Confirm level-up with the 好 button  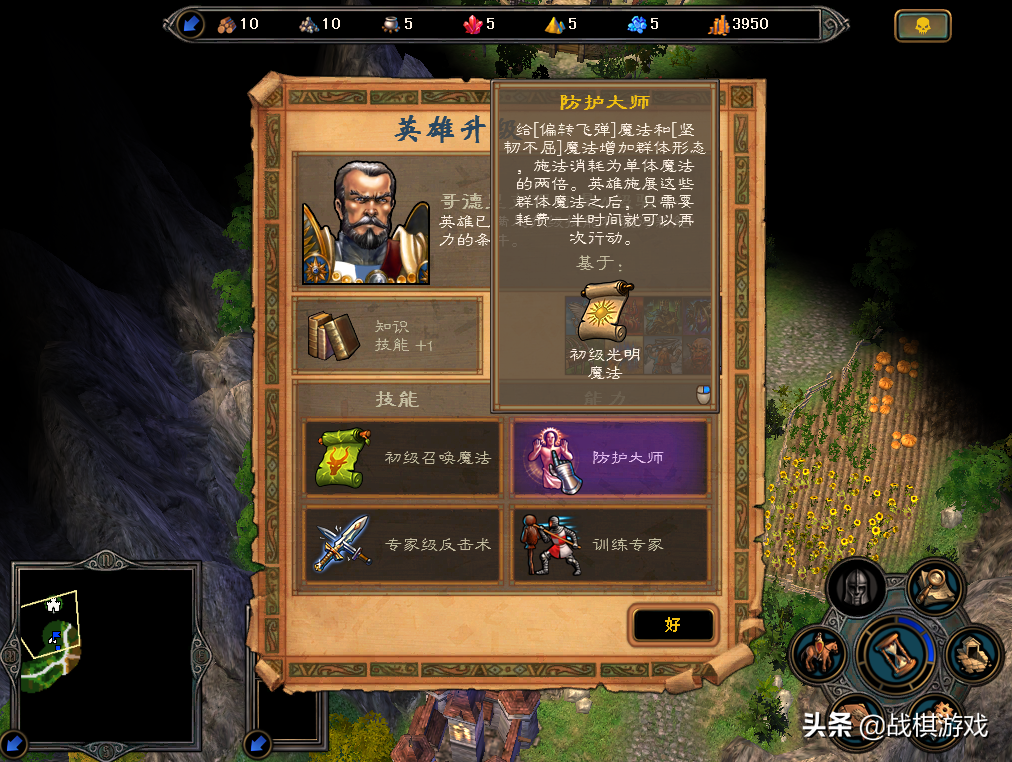coord(673,625)
